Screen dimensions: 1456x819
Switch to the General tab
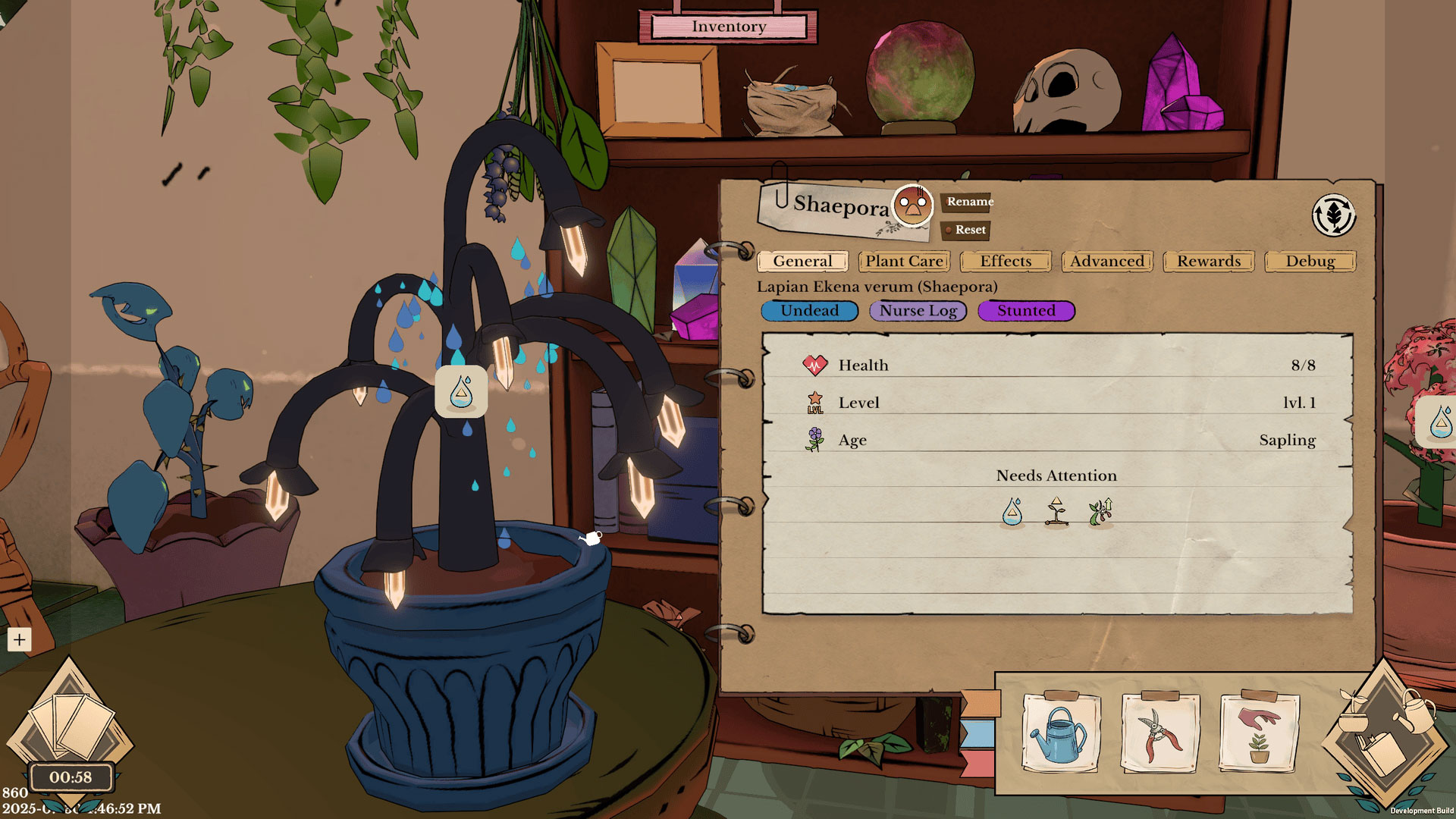pos(802,262)
